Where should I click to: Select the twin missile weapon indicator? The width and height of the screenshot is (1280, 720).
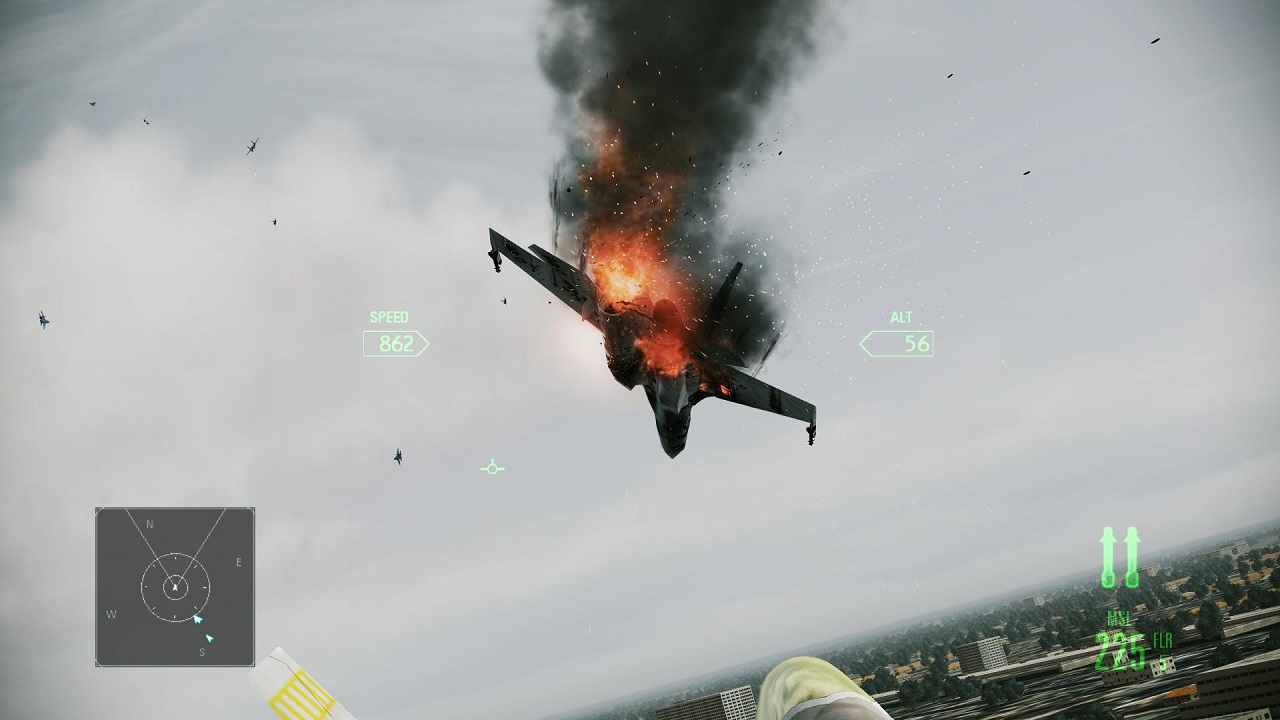(1120, 558)
